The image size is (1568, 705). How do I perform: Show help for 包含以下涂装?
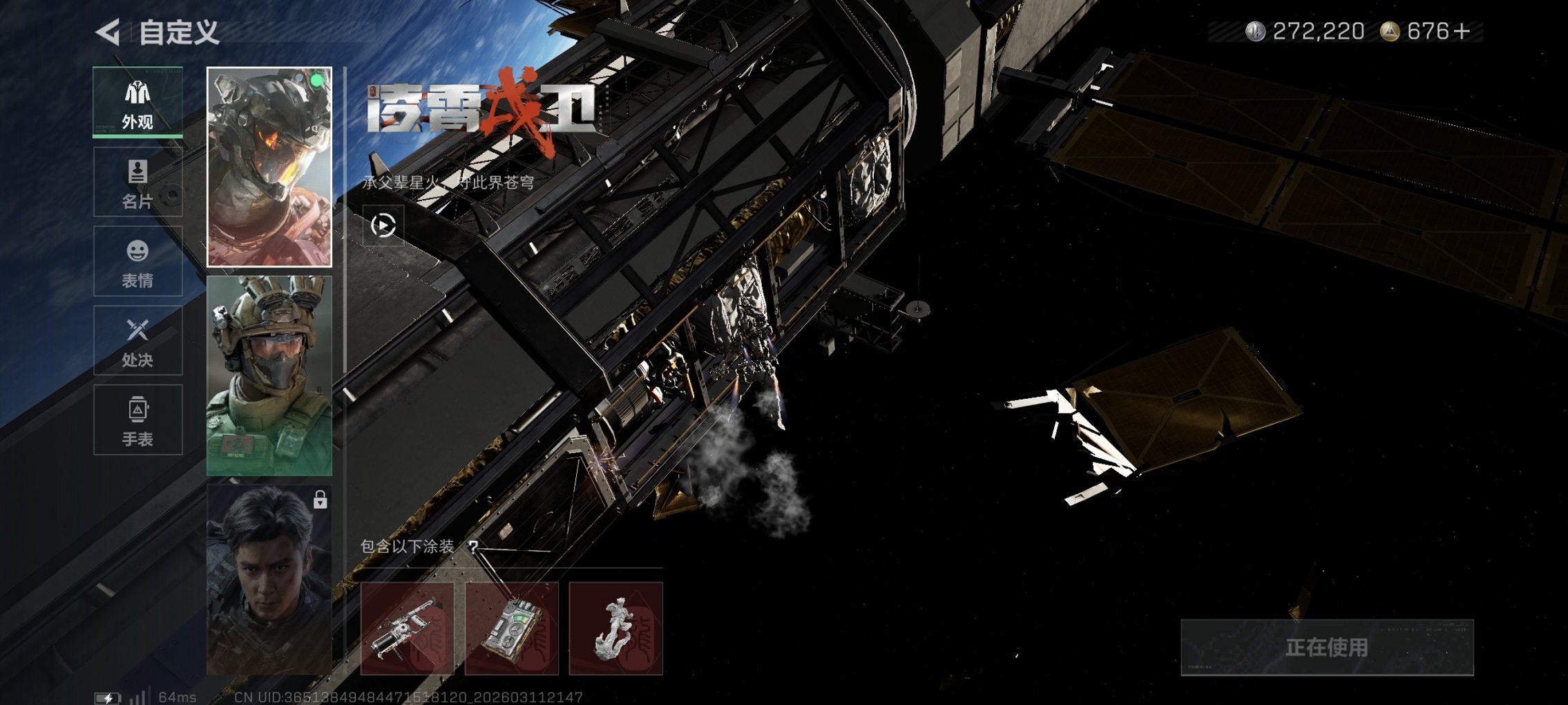click(473, 547)
